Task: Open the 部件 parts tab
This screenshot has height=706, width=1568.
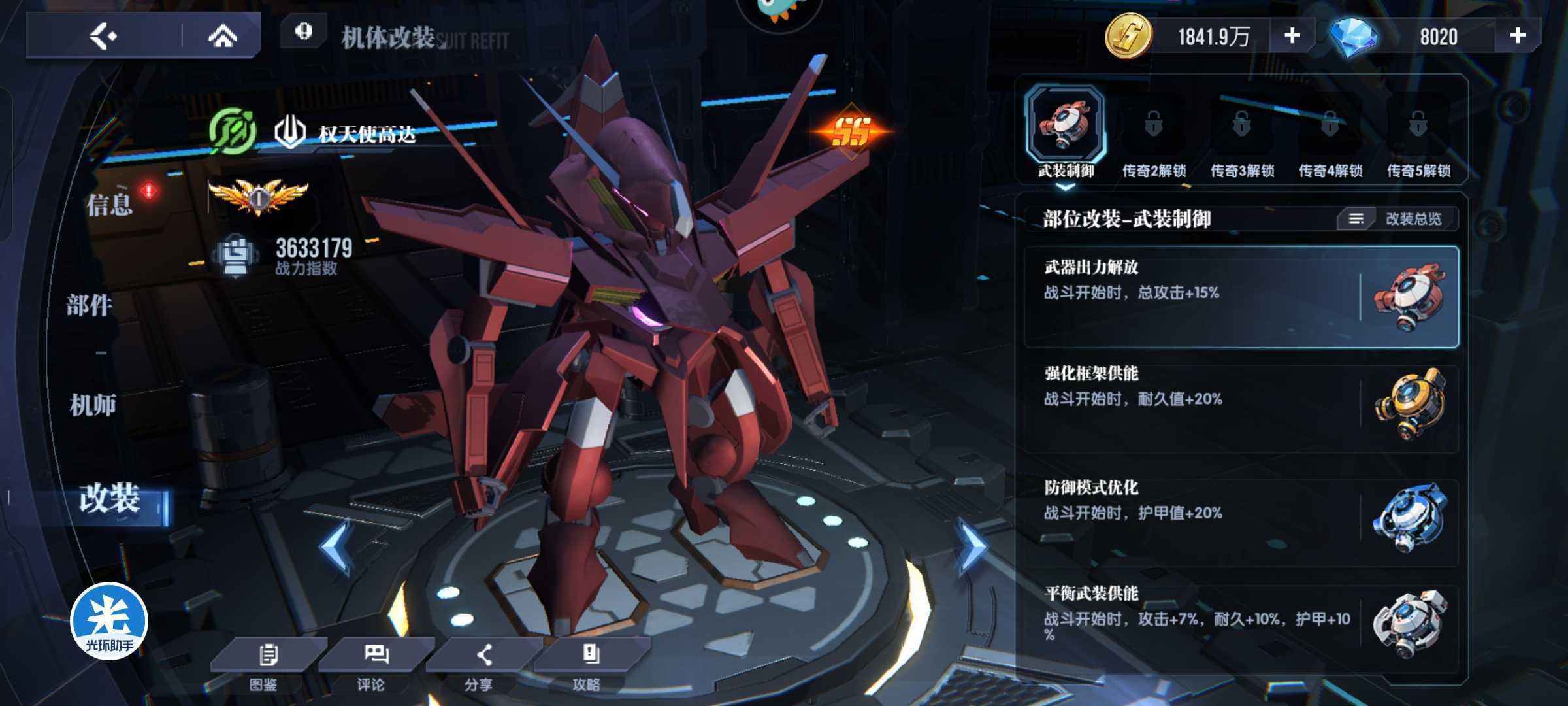Action: [90, 305]
